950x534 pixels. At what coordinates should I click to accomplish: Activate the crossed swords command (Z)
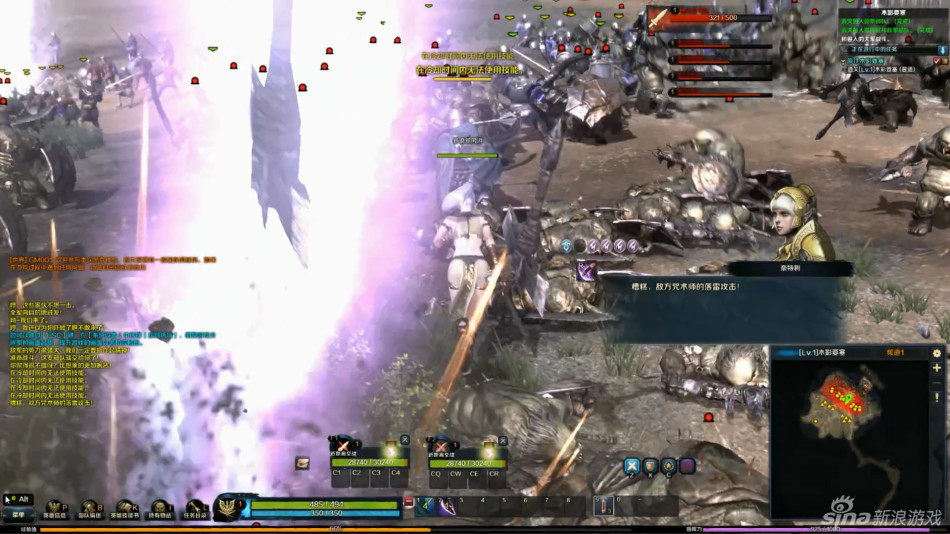pos(632,465)
